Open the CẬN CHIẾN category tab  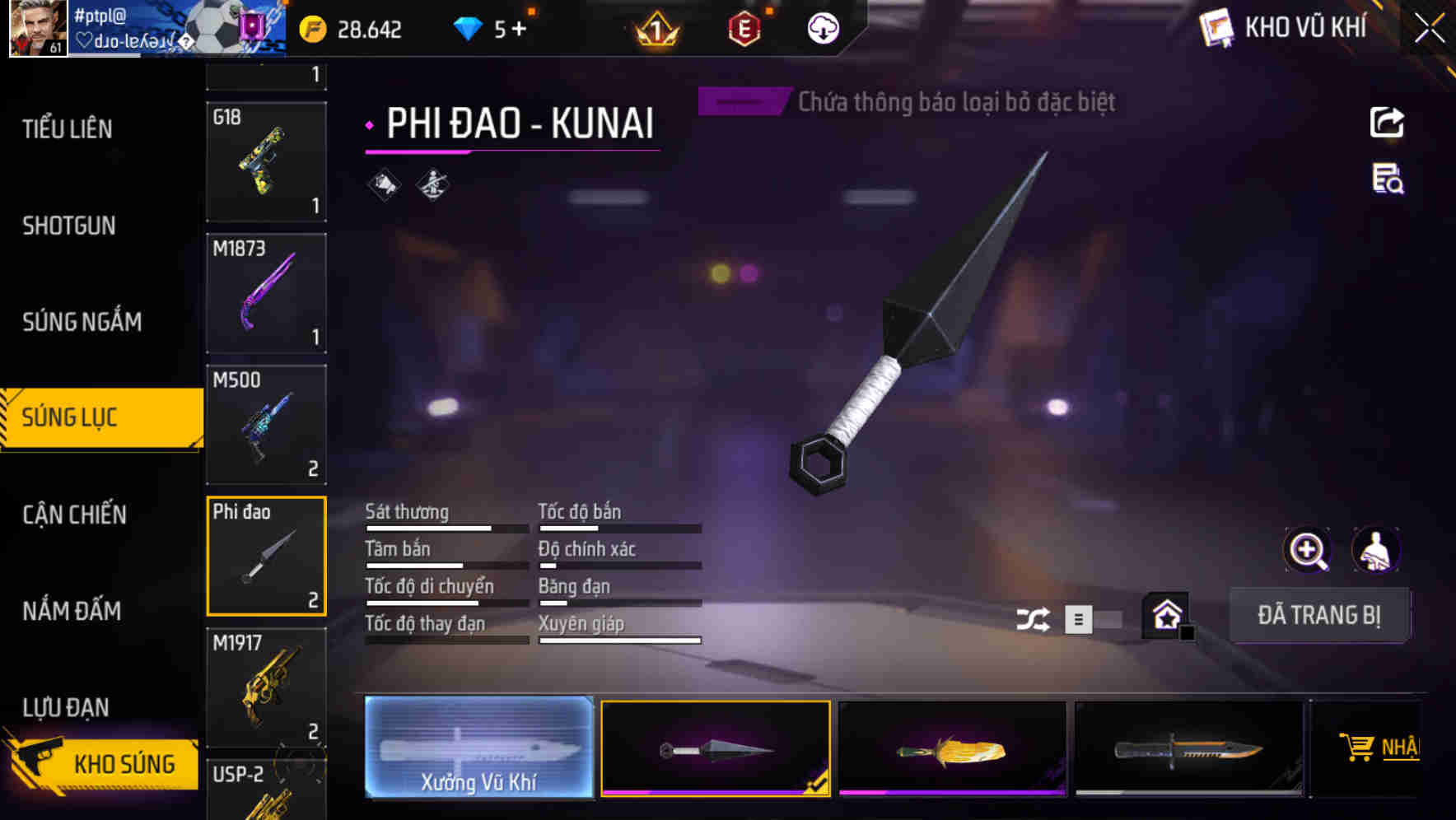pos(72,514)
